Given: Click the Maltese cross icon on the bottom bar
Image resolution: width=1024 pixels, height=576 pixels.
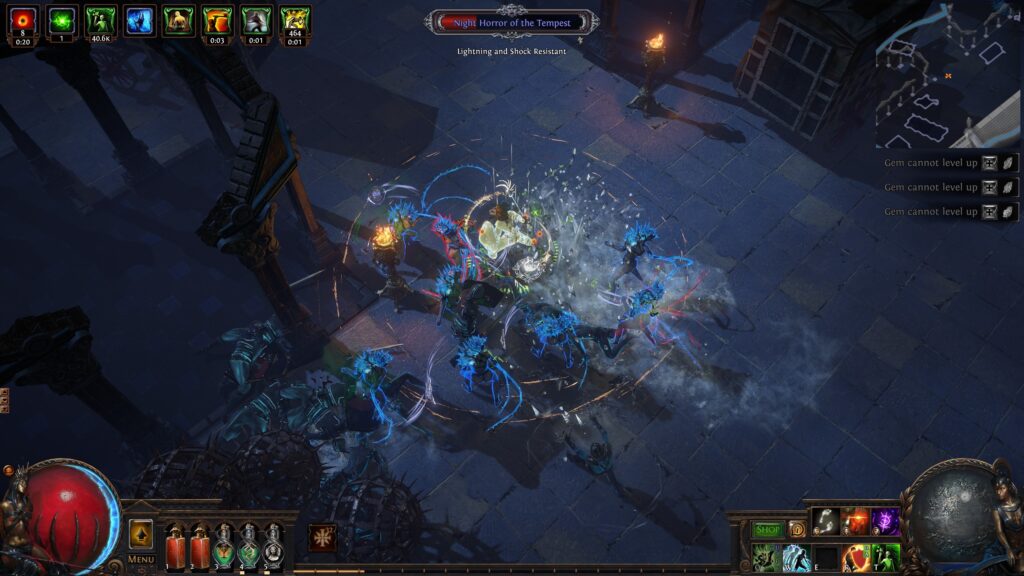Looking at the screenshot, I should (322, 538).
